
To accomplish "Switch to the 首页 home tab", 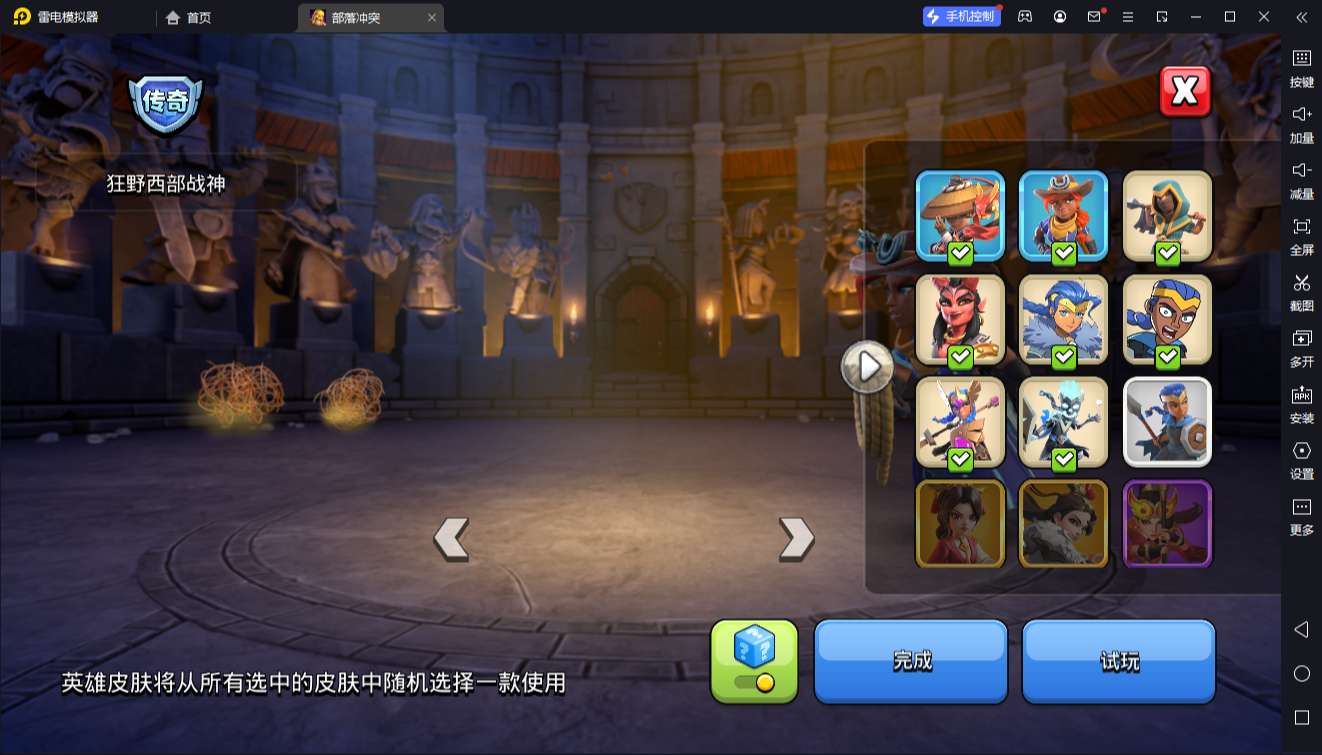I will [189, 17].
